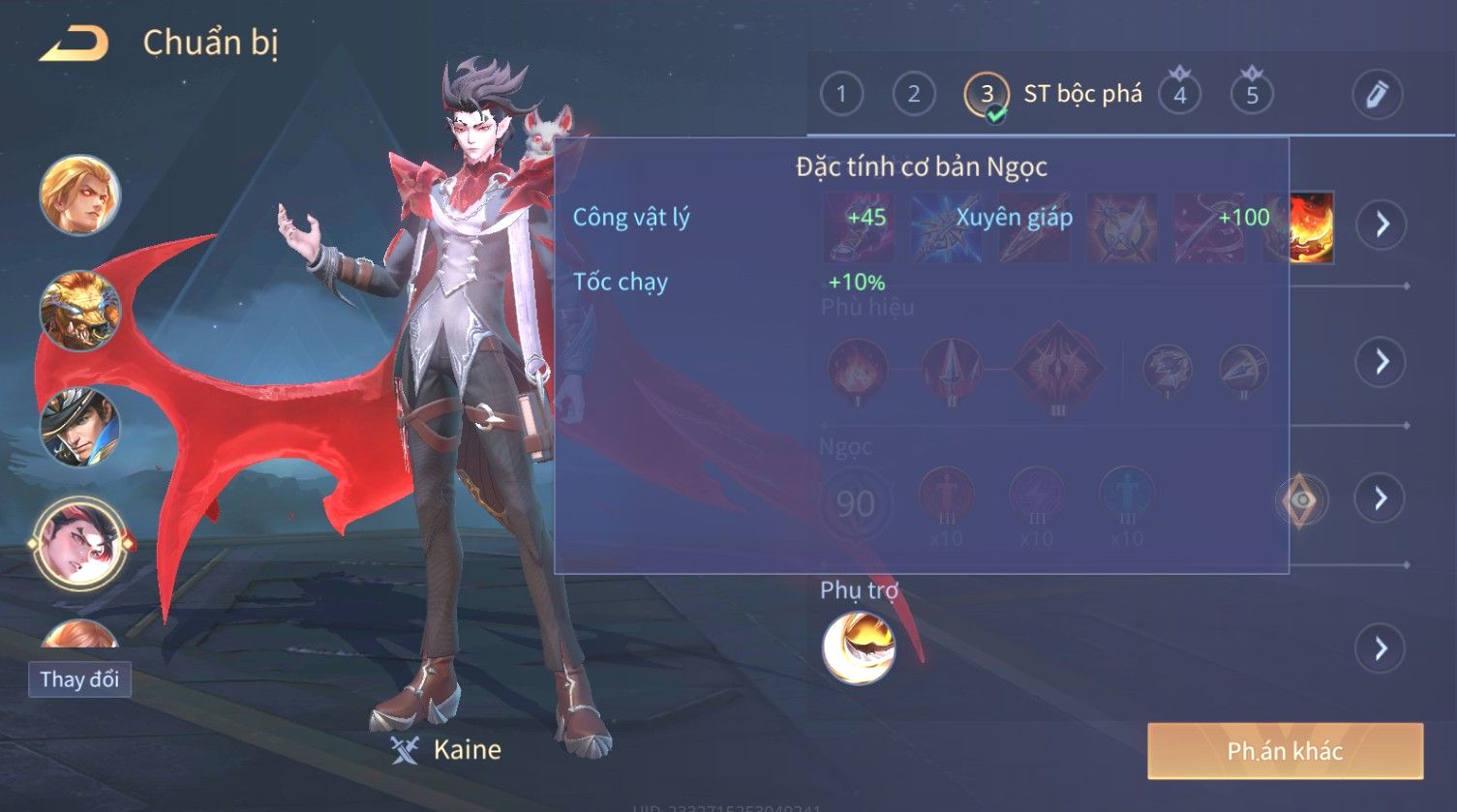Select the Phụ trợ spell icon

(x=858, y=648)
